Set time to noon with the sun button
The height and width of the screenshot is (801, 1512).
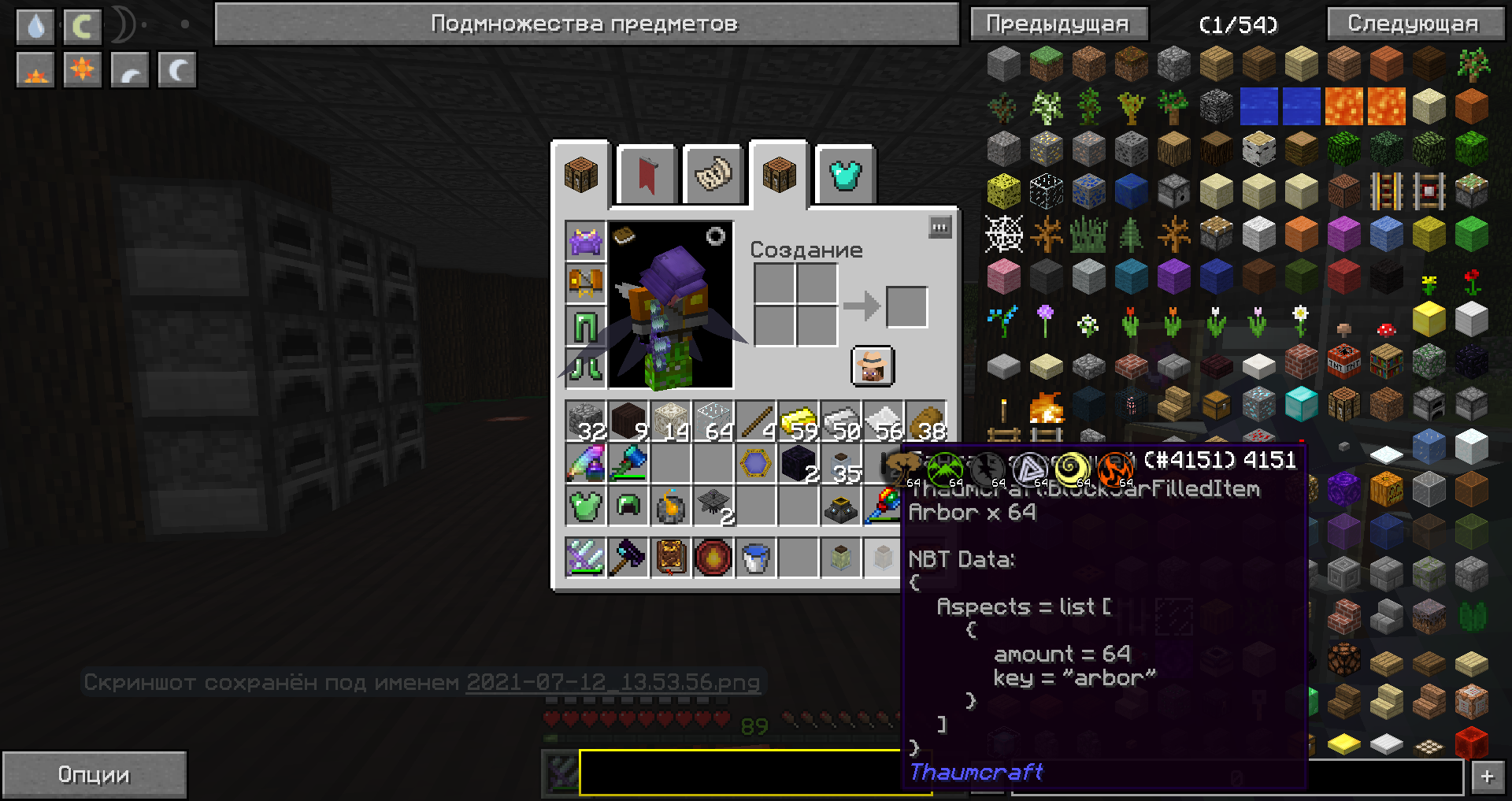tap(82, 70)
